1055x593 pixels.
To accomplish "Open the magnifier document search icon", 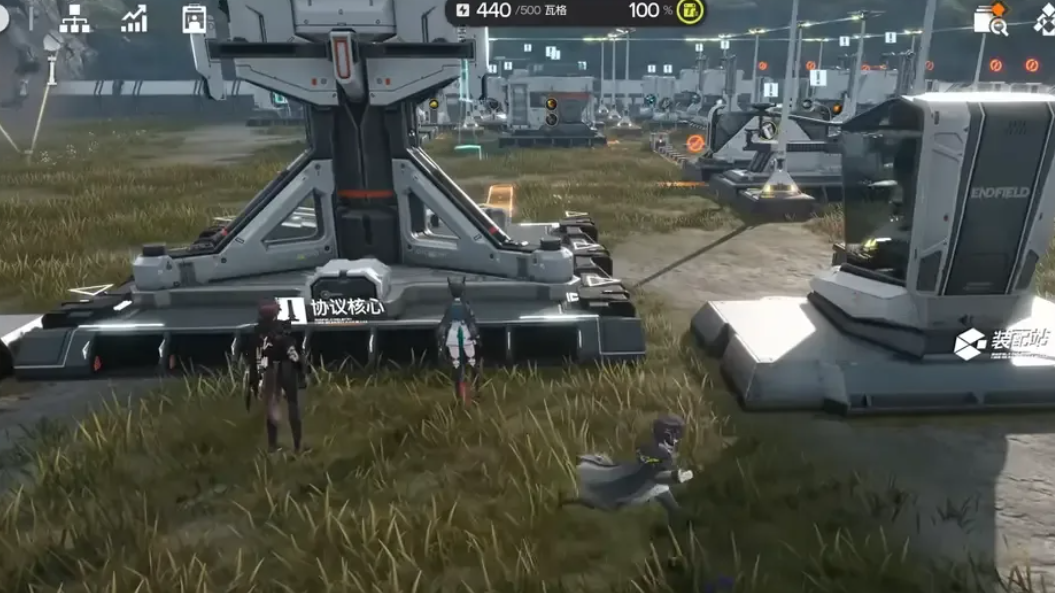I will point(990,20).
